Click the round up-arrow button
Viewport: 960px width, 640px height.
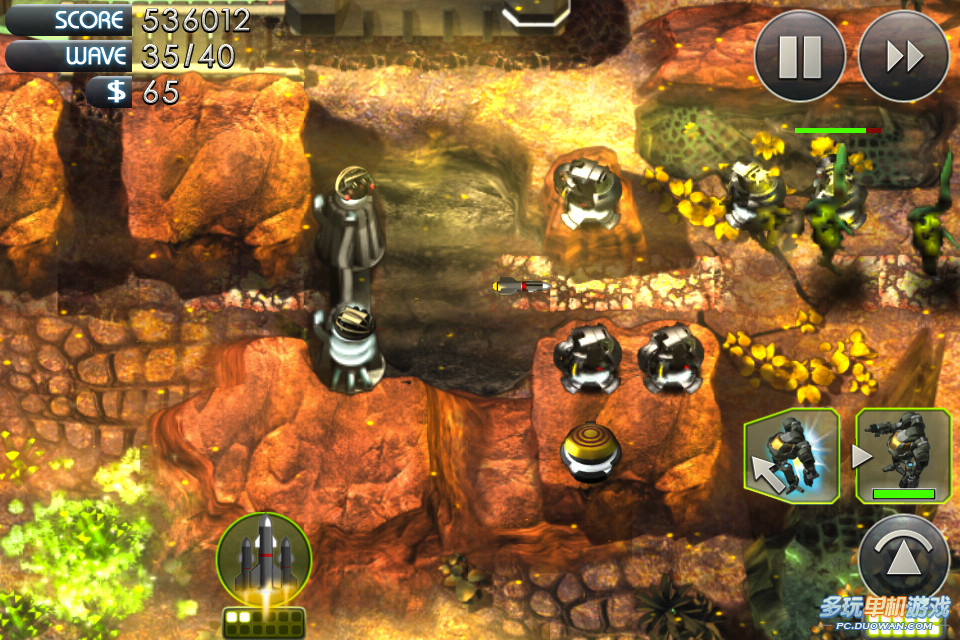click(903, 560)
